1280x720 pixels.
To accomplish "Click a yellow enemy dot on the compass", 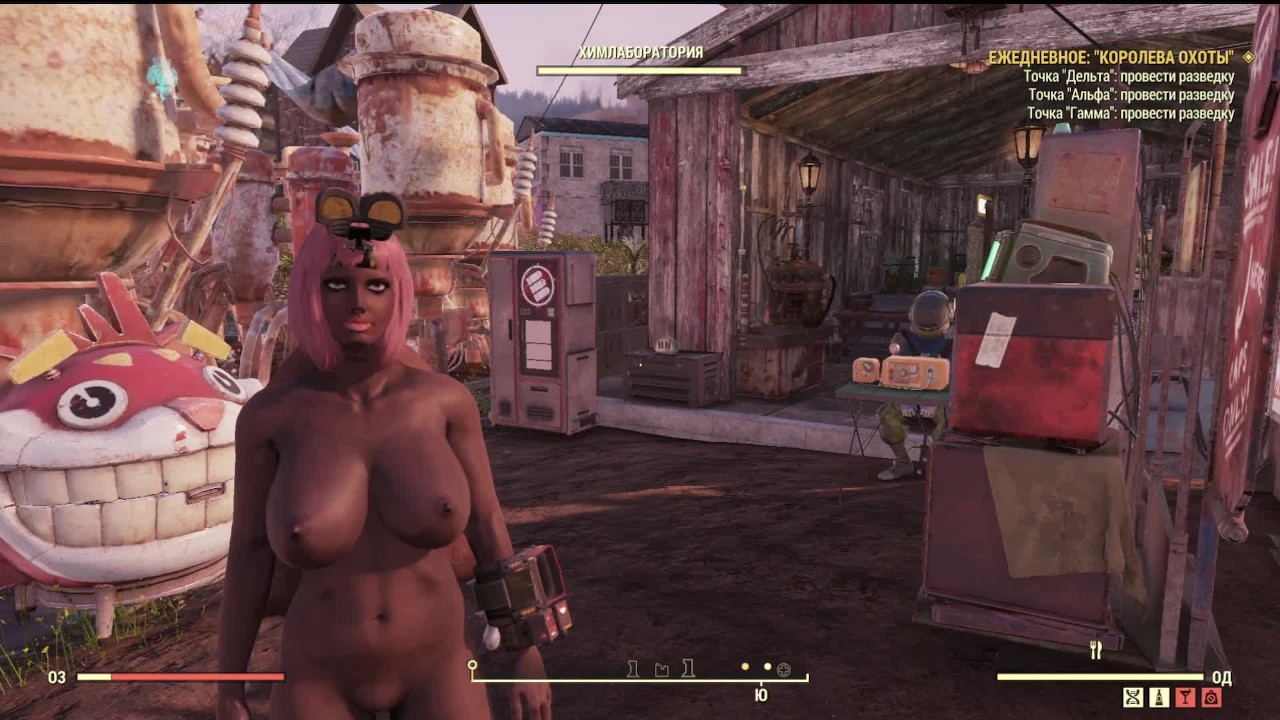I will click(743, 667).
